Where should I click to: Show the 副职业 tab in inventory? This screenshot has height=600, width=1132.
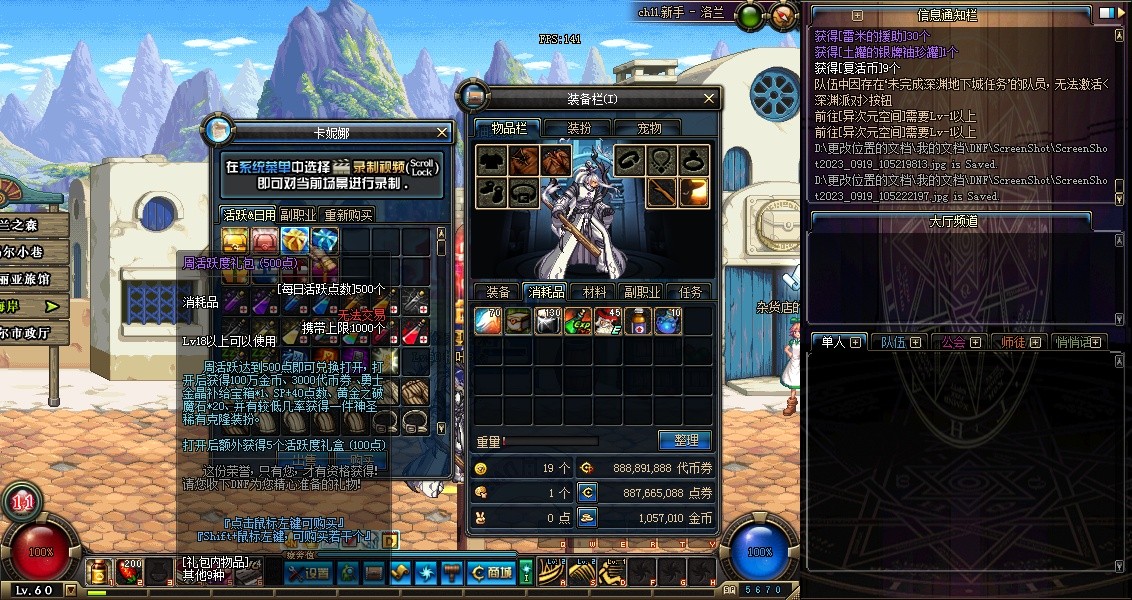[642, 292]
